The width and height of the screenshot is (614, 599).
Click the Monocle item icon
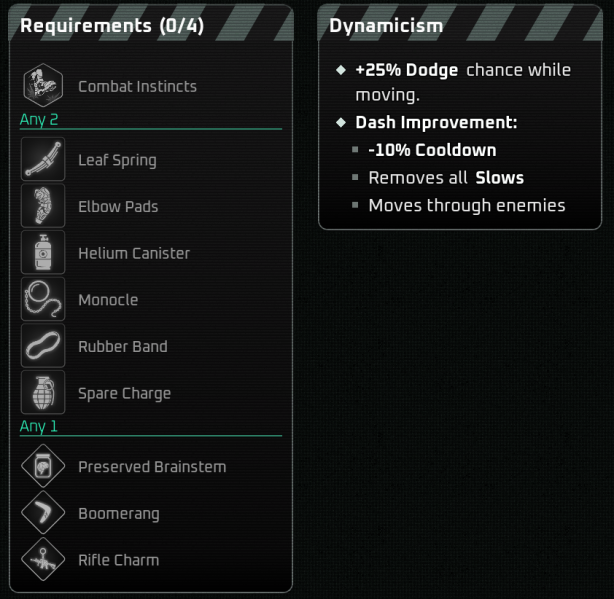(x=43, y=300)
